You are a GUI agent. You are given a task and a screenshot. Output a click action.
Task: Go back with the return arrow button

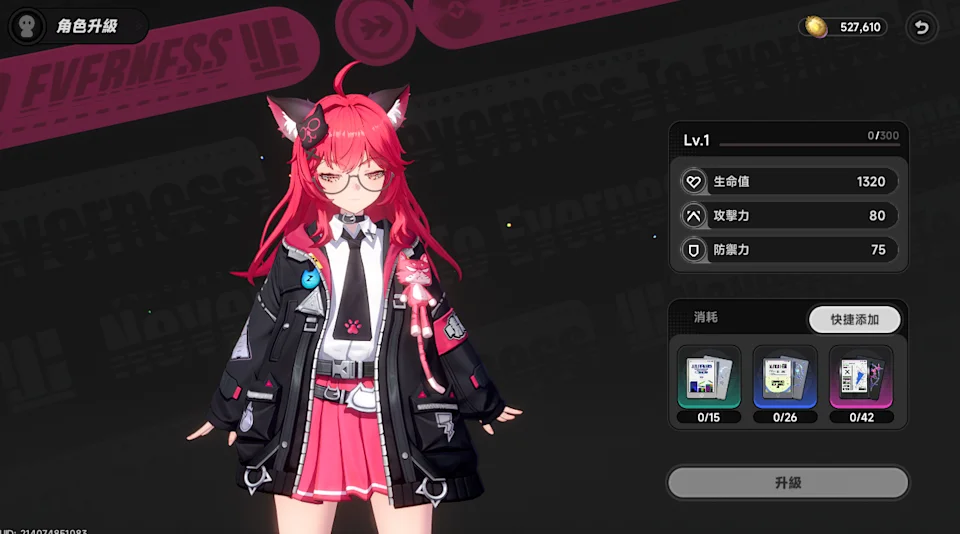pos(921,27)
